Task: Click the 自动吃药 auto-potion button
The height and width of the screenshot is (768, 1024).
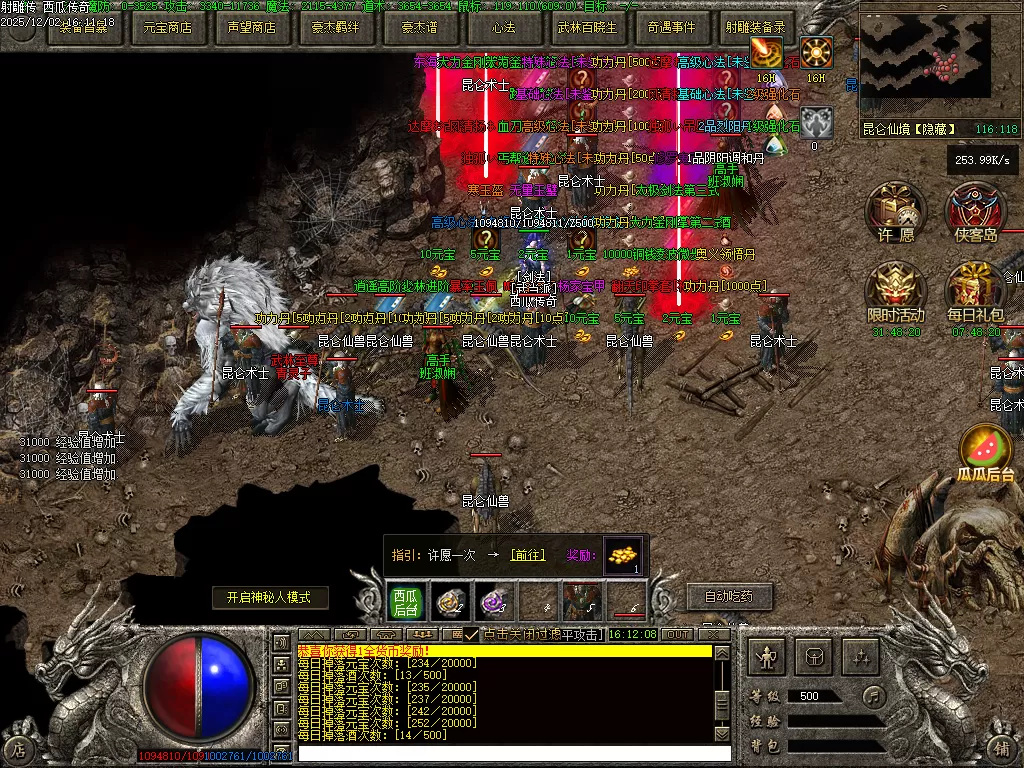Action: (x=729, y=597)
